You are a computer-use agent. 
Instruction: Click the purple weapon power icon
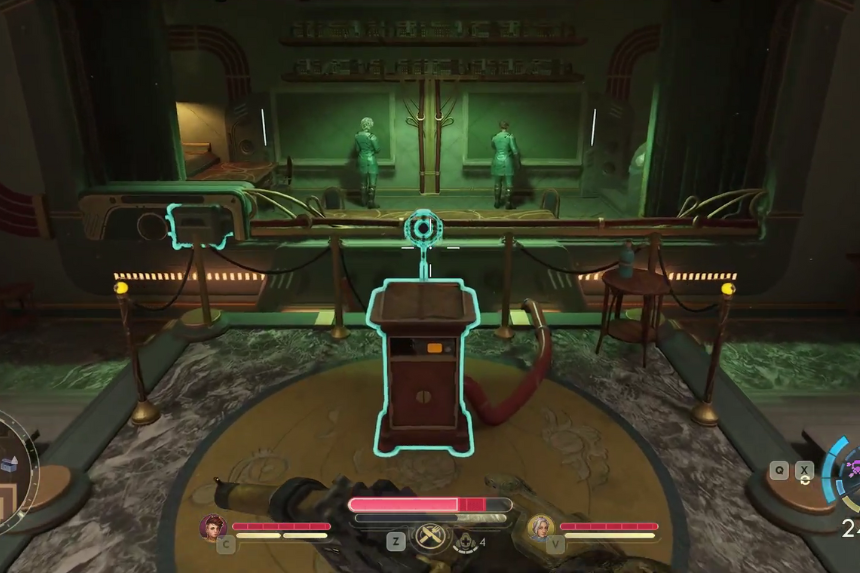[851, 468]
